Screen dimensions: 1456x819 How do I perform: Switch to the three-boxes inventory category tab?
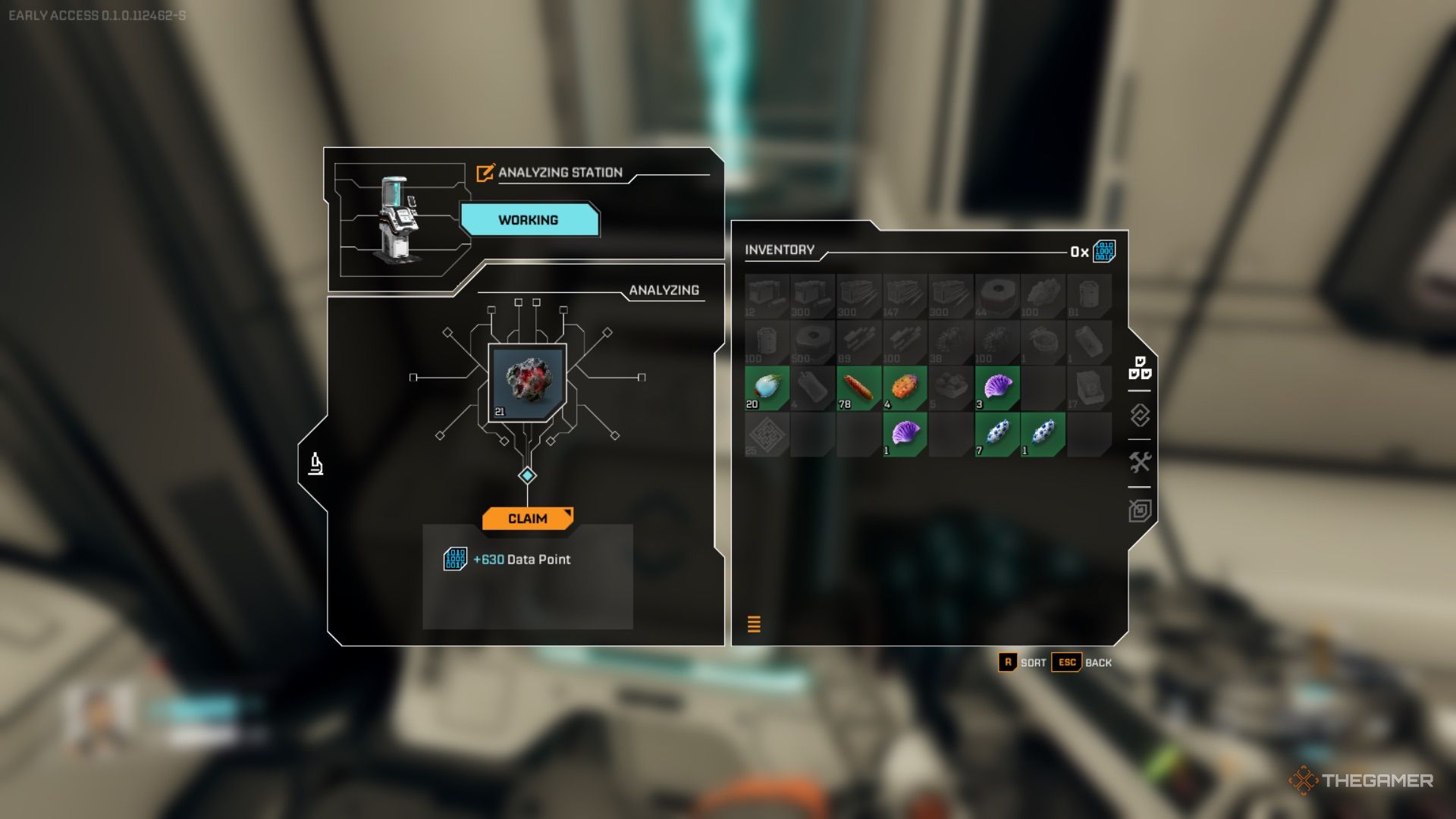[x=1139, y=368]
